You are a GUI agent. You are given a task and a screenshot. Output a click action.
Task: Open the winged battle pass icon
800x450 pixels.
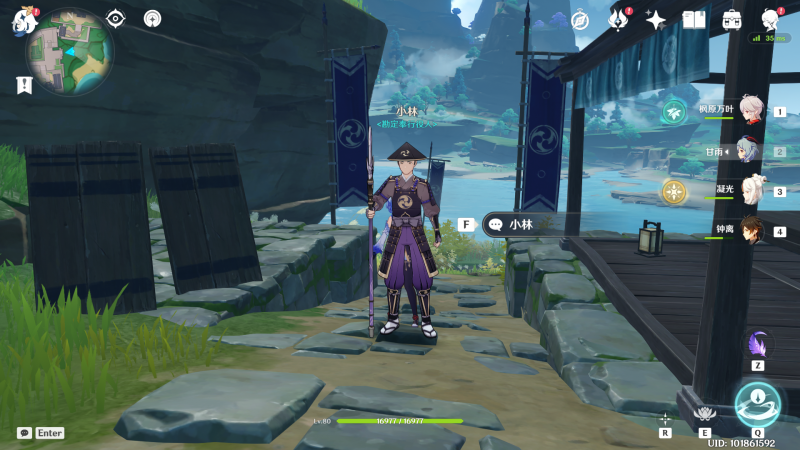(x=619, y=20)
